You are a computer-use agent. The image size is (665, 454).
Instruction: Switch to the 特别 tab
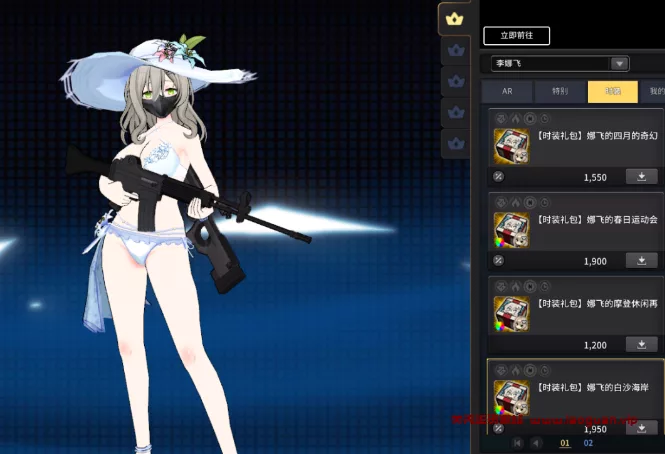(560, 92)
